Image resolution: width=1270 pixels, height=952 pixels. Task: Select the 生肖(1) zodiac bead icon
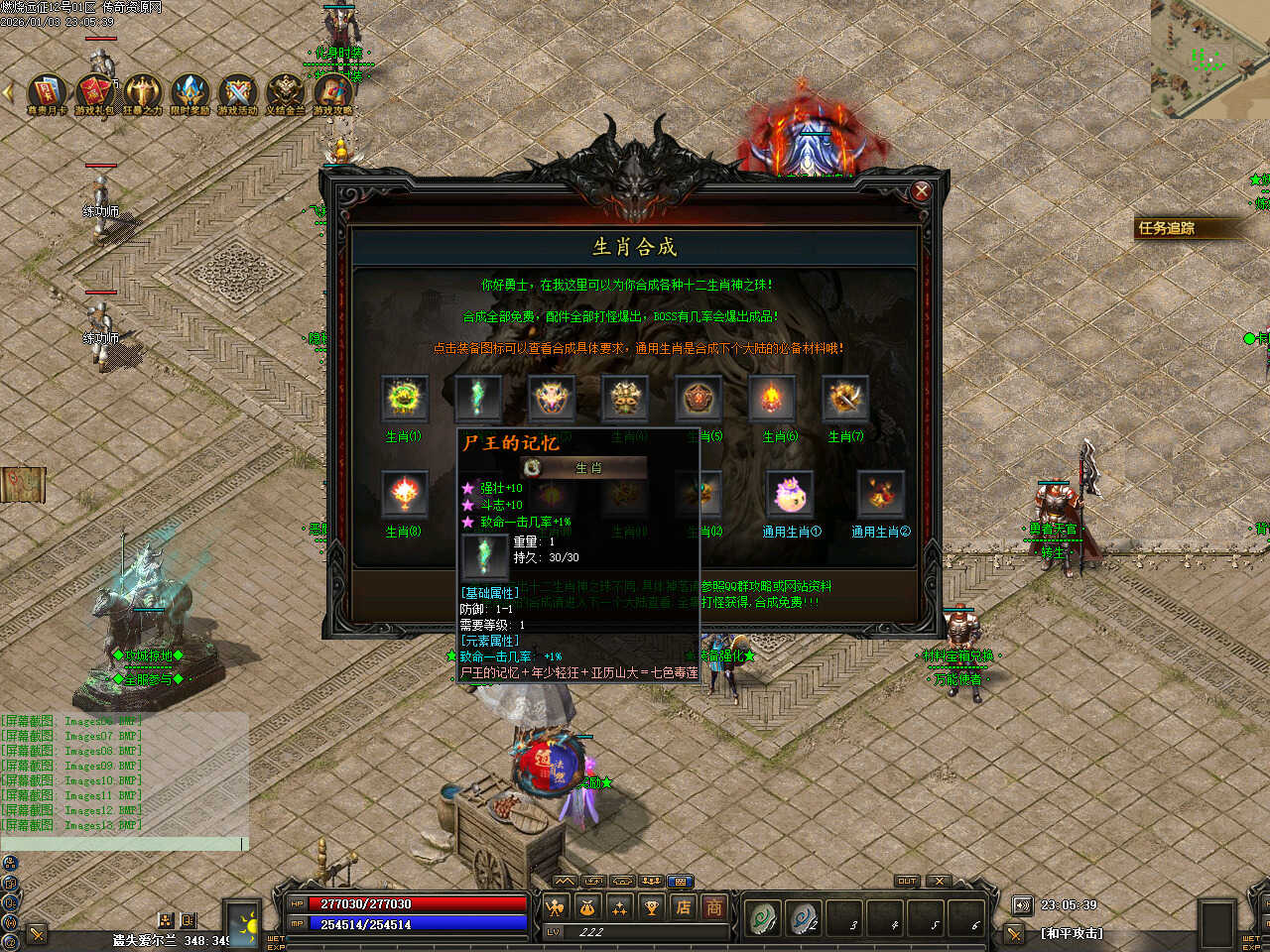pos(405,400)
